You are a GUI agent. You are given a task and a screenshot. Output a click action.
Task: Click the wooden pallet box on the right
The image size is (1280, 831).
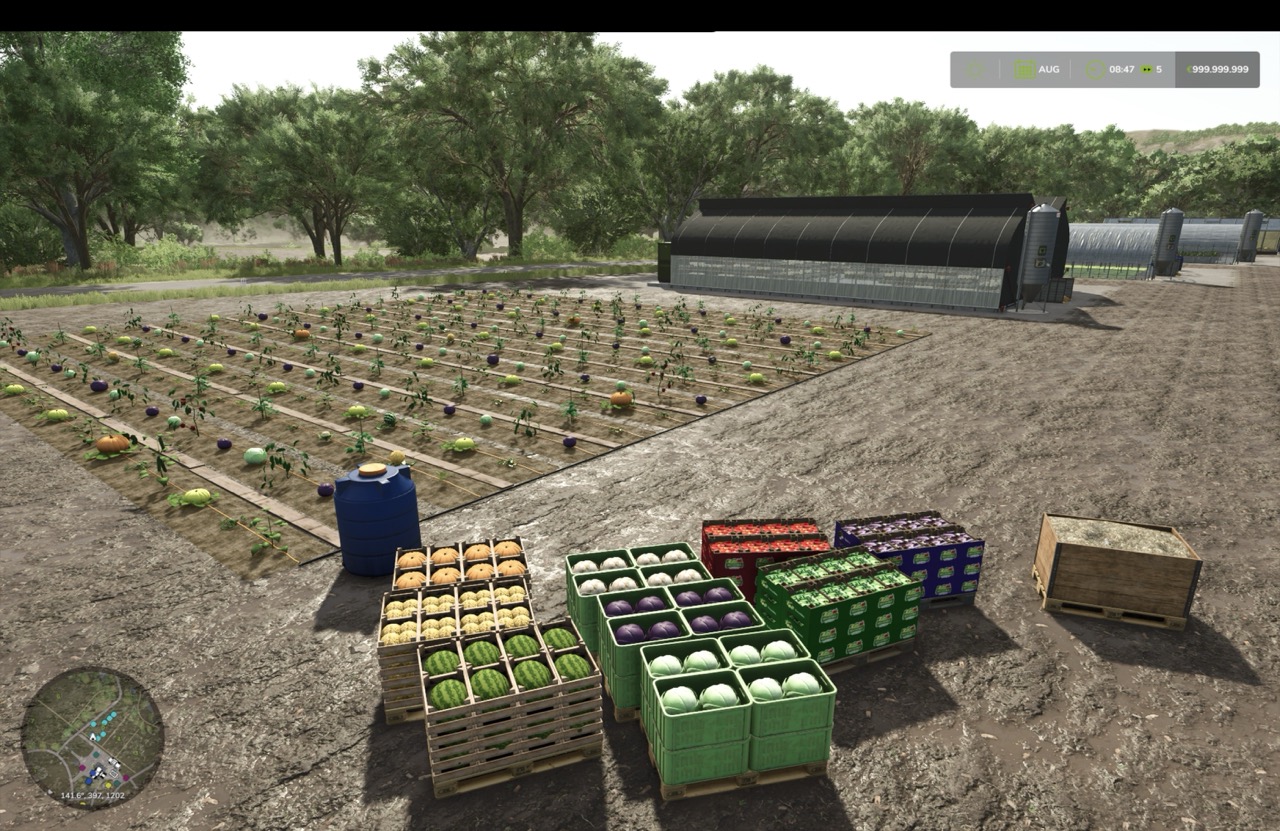point(1120,565)
